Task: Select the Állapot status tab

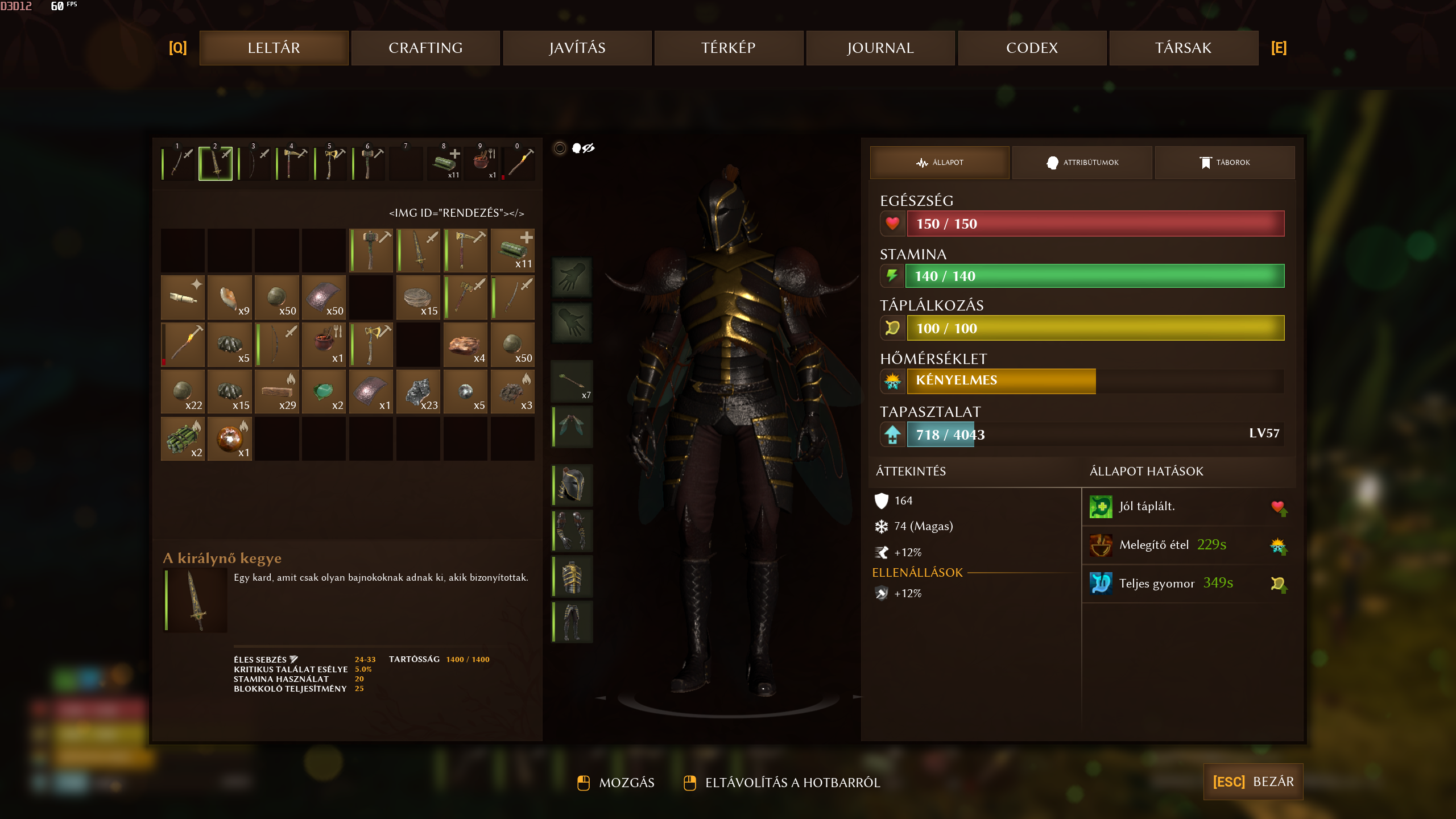Action: point(940,163)
